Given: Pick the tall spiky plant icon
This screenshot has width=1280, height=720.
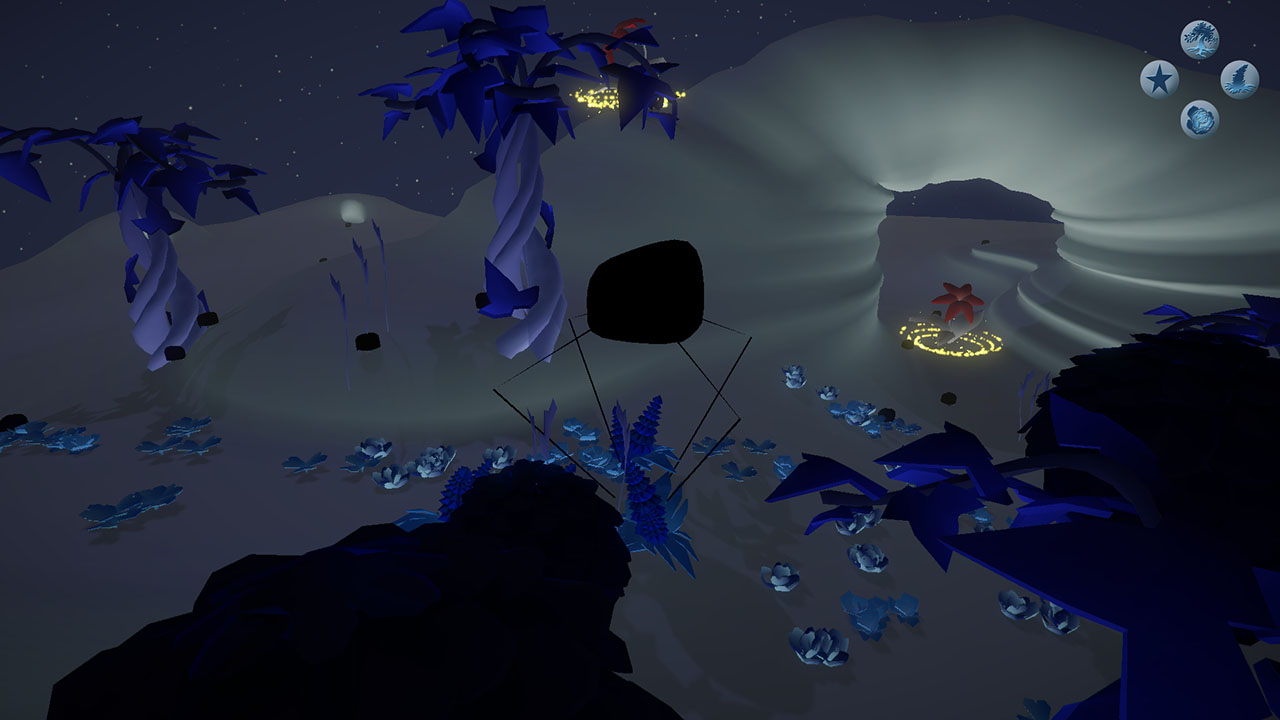Looking at the screenshot, I should tap(1239, 79).
